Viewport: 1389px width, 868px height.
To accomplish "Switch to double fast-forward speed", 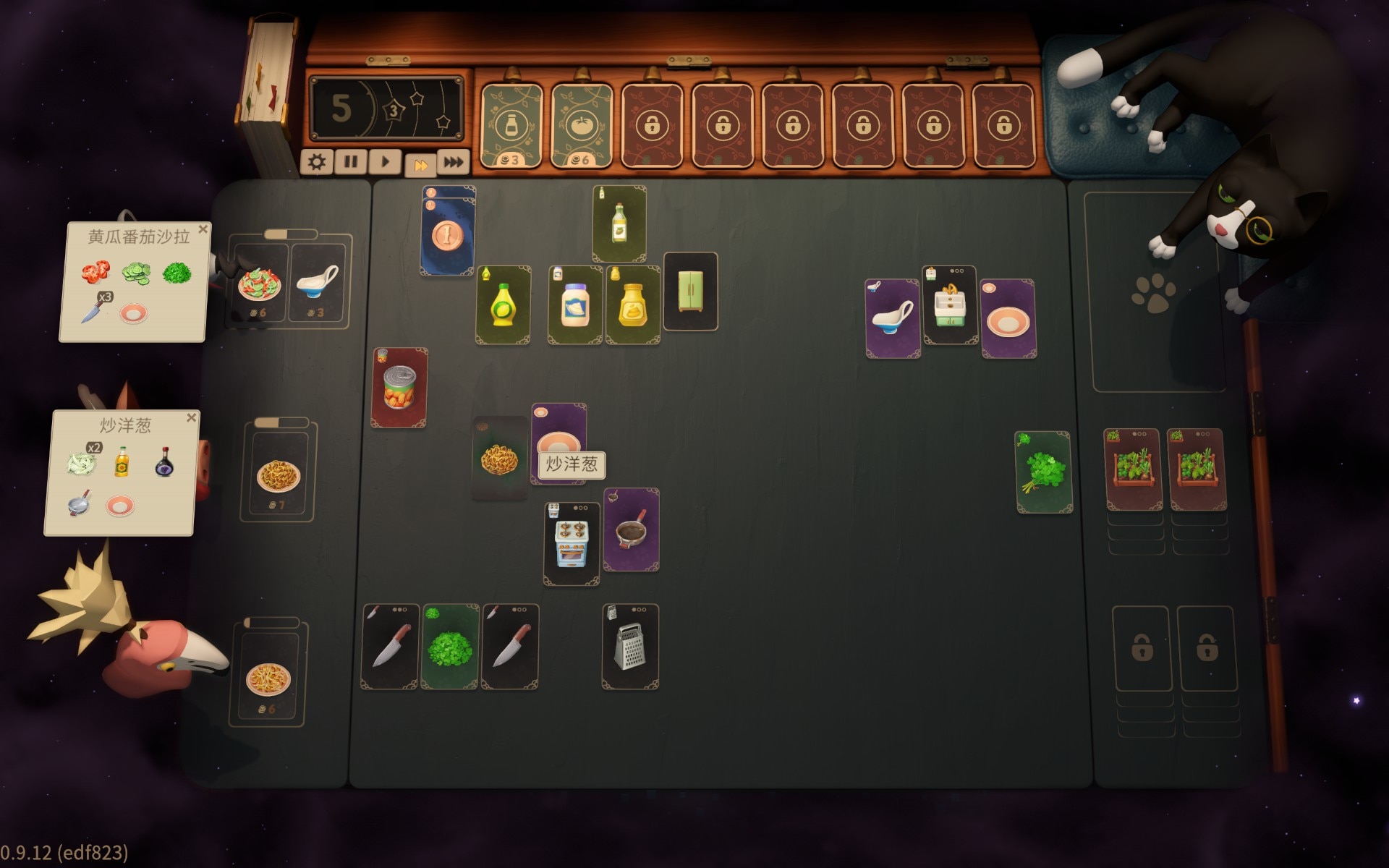I will [420, 165].
